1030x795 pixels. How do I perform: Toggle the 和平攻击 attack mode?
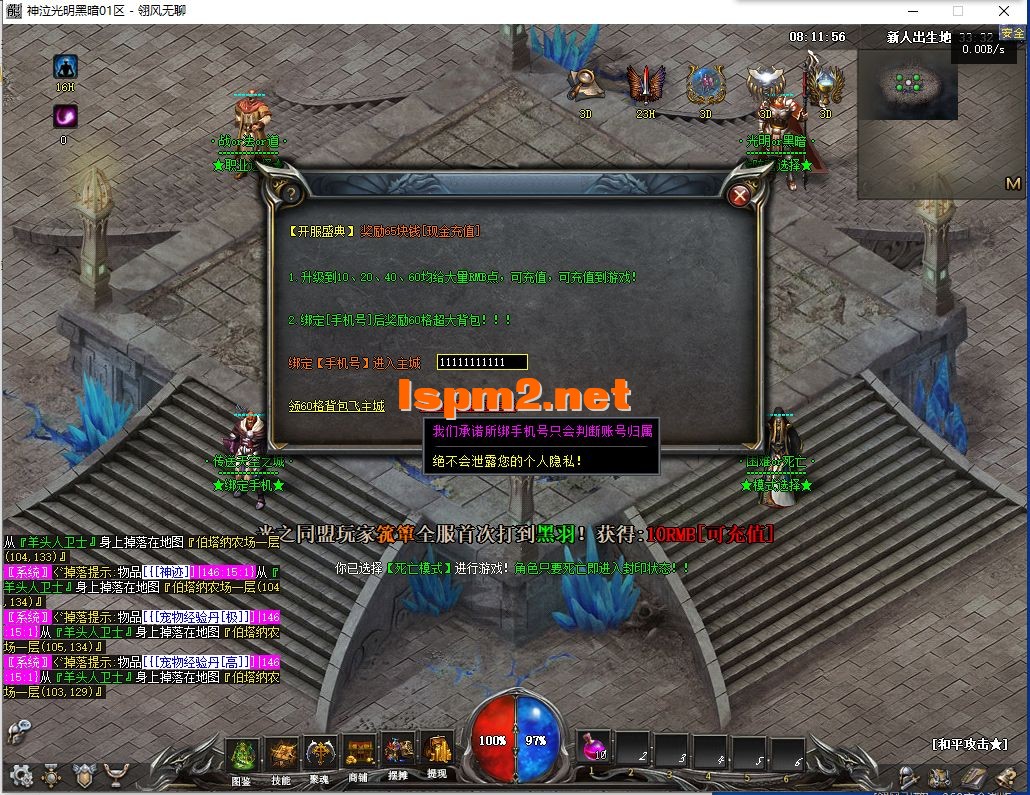968,744
